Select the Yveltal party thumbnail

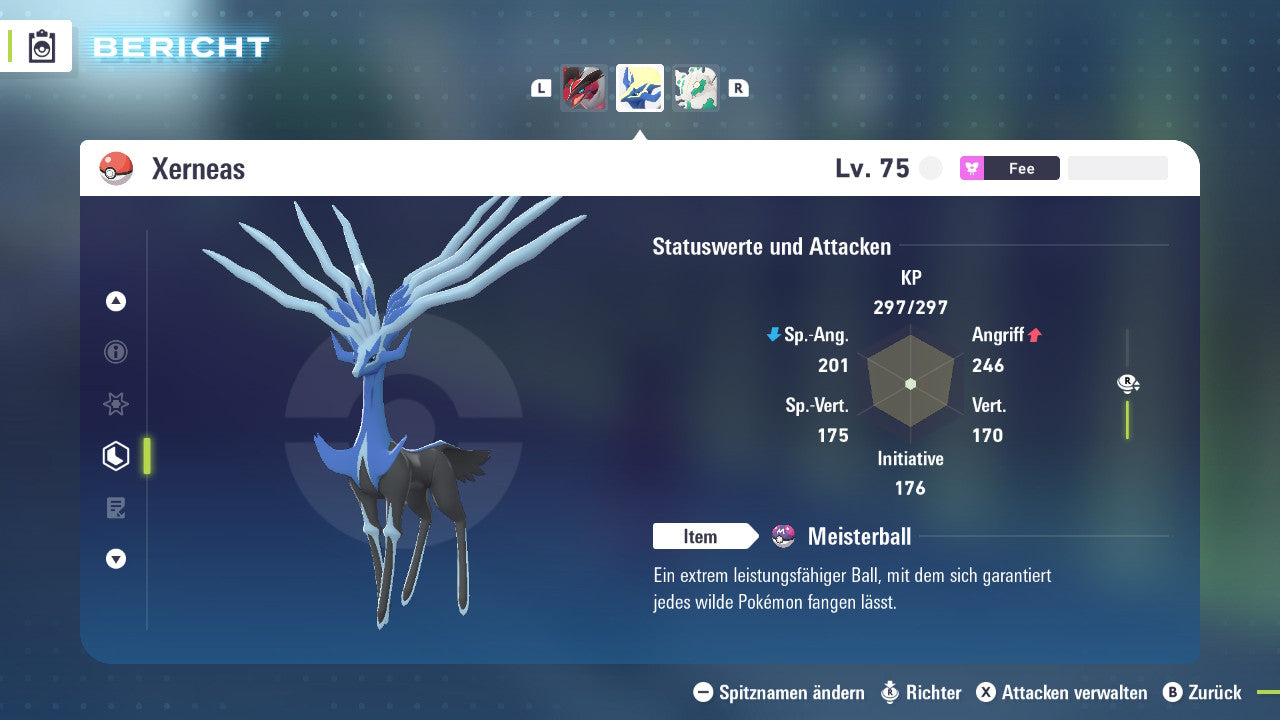coord(584,88)
